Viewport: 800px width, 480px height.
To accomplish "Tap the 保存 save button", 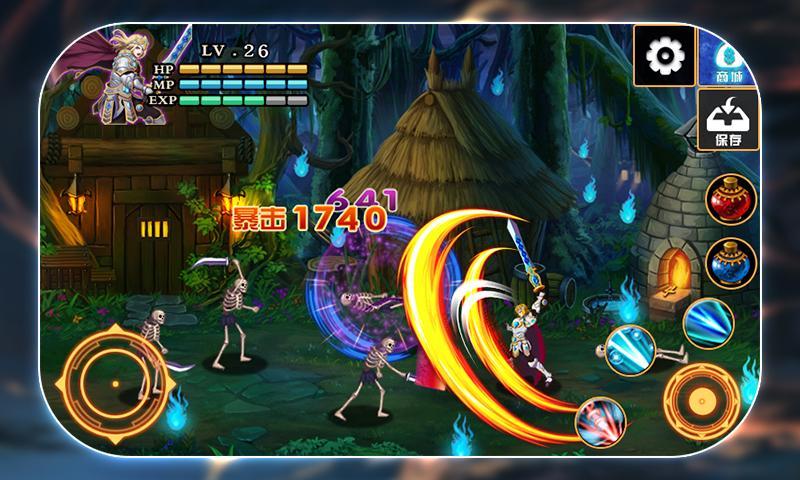I will (x=727, y=120).
